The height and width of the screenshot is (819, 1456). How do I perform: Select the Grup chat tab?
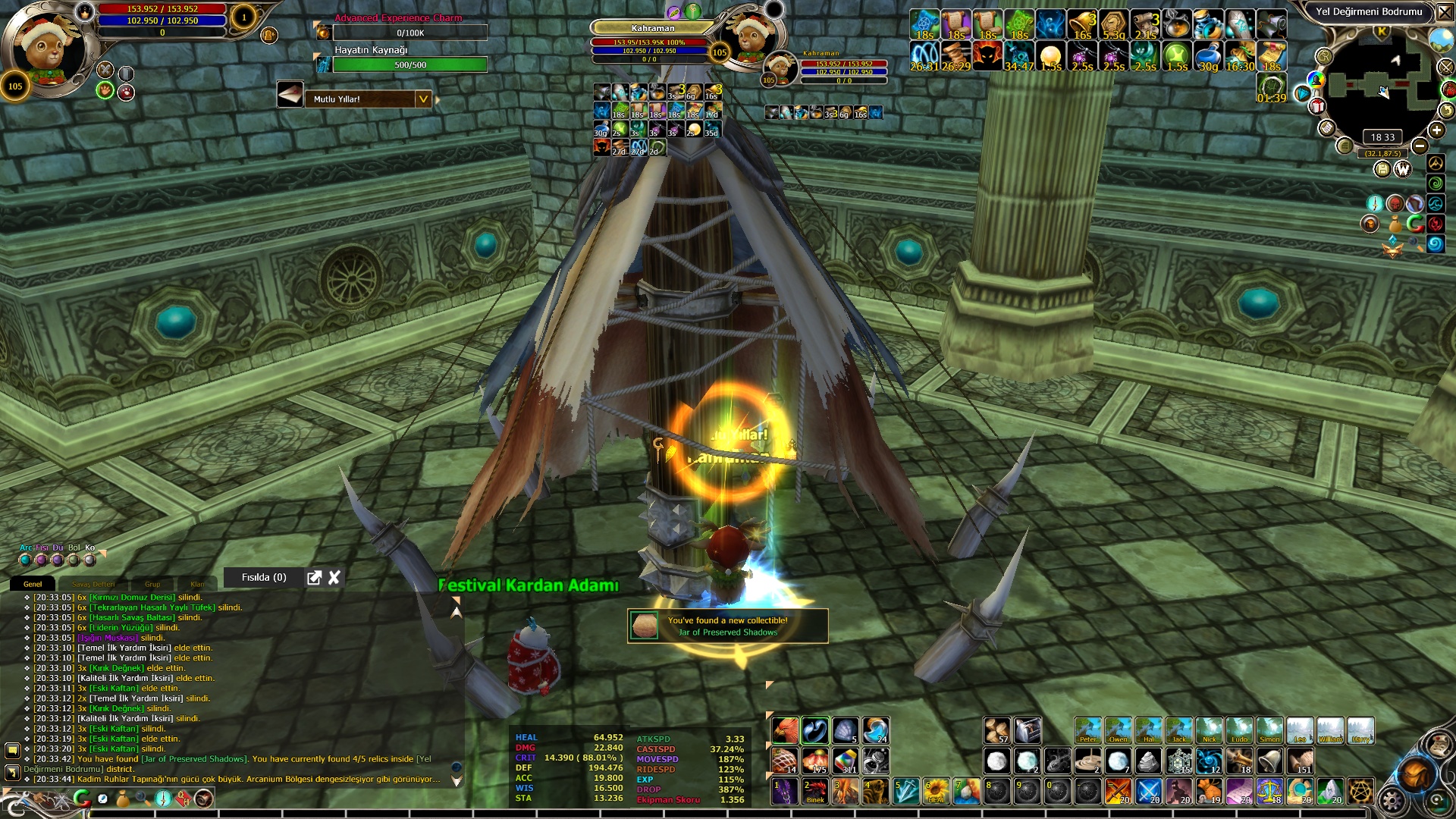(152, 584)
